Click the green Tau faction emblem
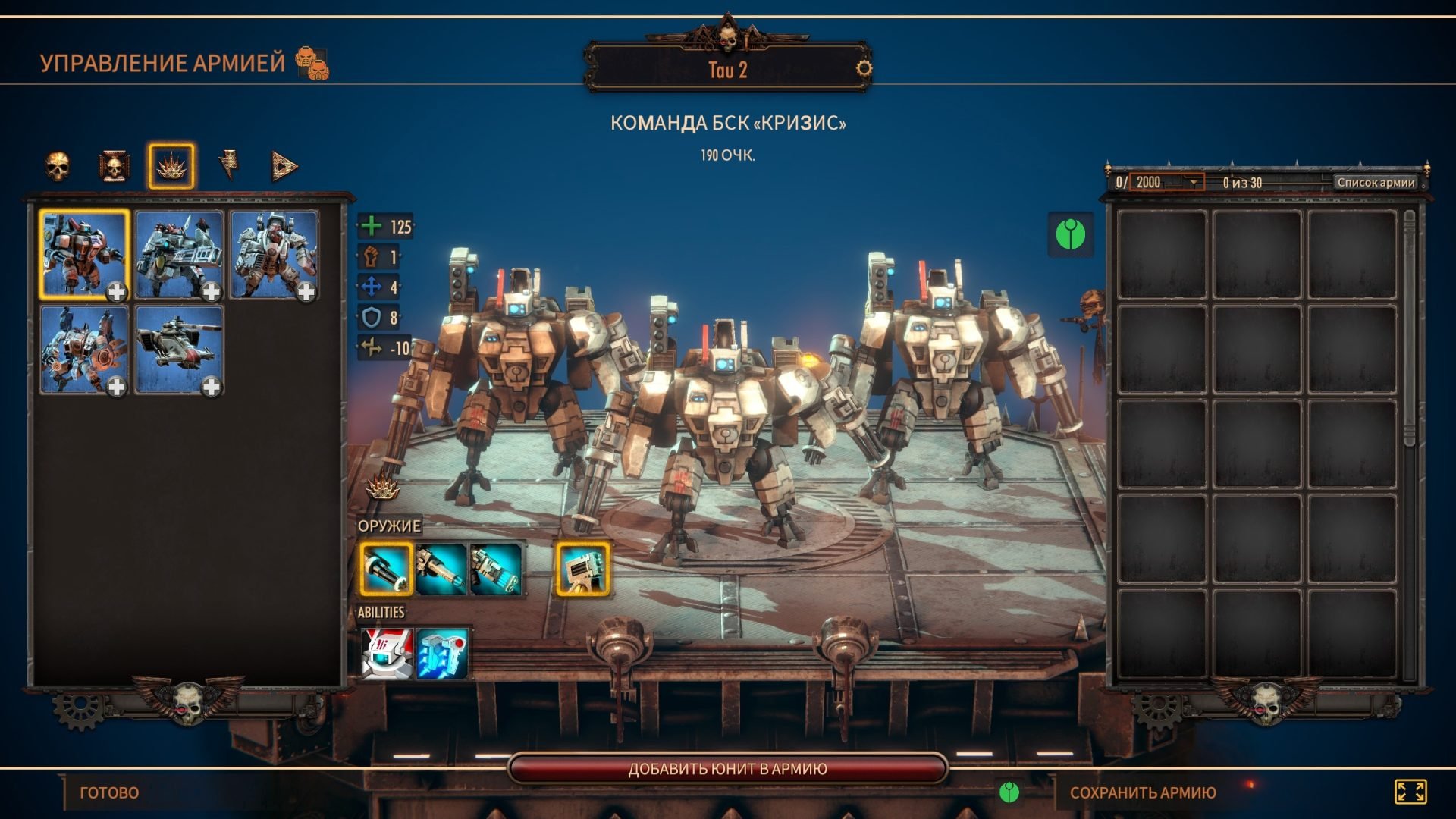This screenshot has width=1456, height=819. coord(1070,234)
